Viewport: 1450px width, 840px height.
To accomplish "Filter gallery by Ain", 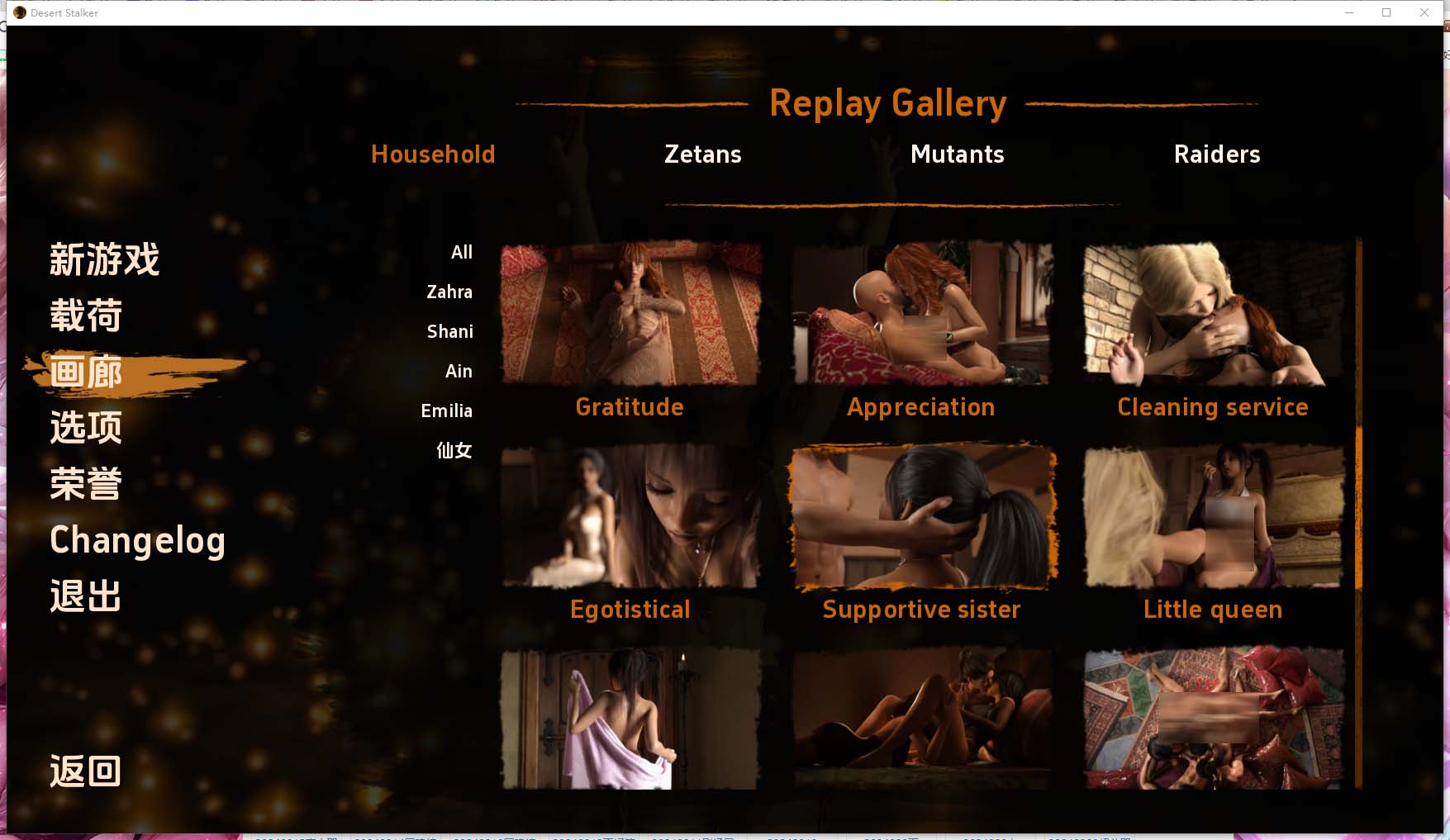I will [459, 372].
